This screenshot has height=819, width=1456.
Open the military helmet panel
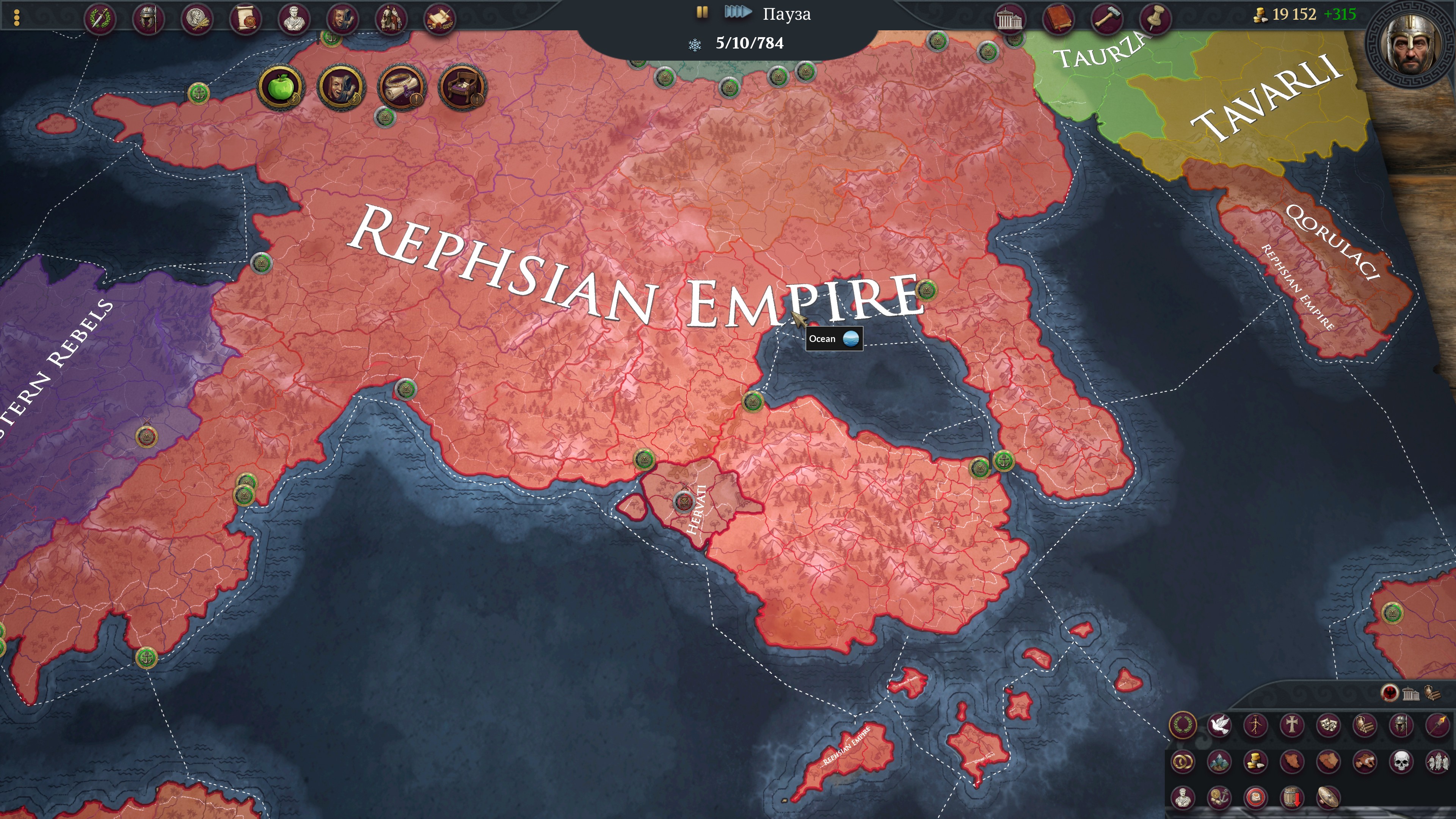coord(148,19)
